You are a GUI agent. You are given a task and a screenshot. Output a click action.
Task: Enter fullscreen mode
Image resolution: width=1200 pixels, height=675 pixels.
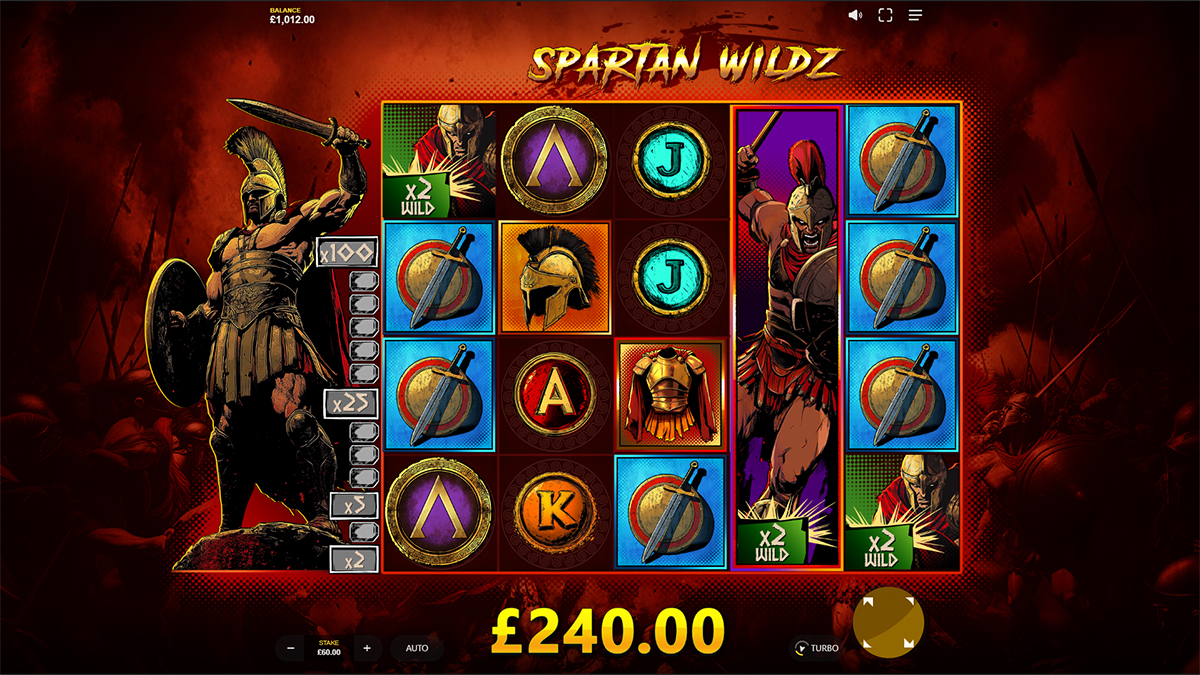[x=885, y=15]
